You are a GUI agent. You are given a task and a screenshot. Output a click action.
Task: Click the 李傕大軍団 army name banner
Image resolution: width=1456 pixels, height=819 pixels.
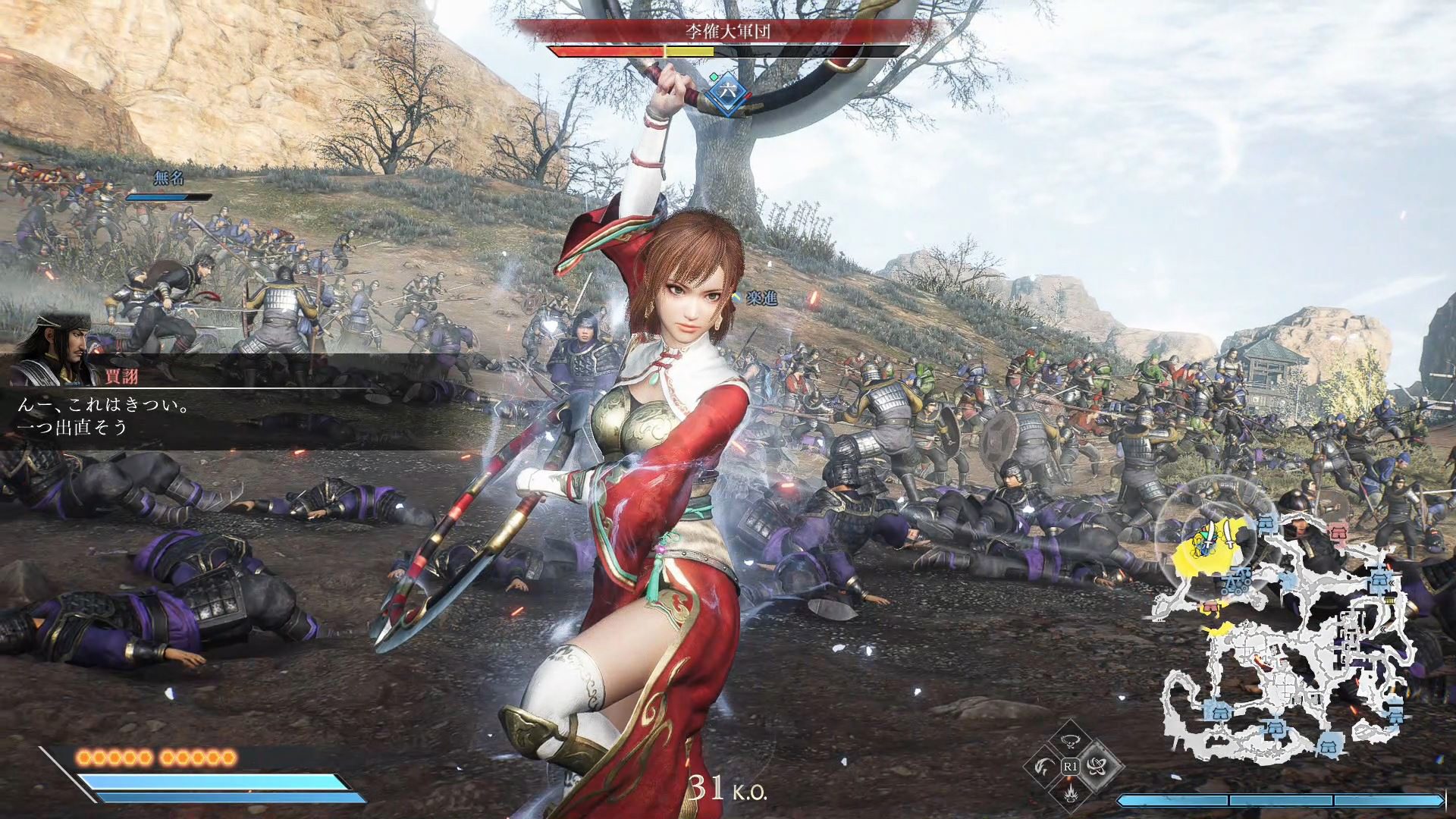[x=728, y=31]
